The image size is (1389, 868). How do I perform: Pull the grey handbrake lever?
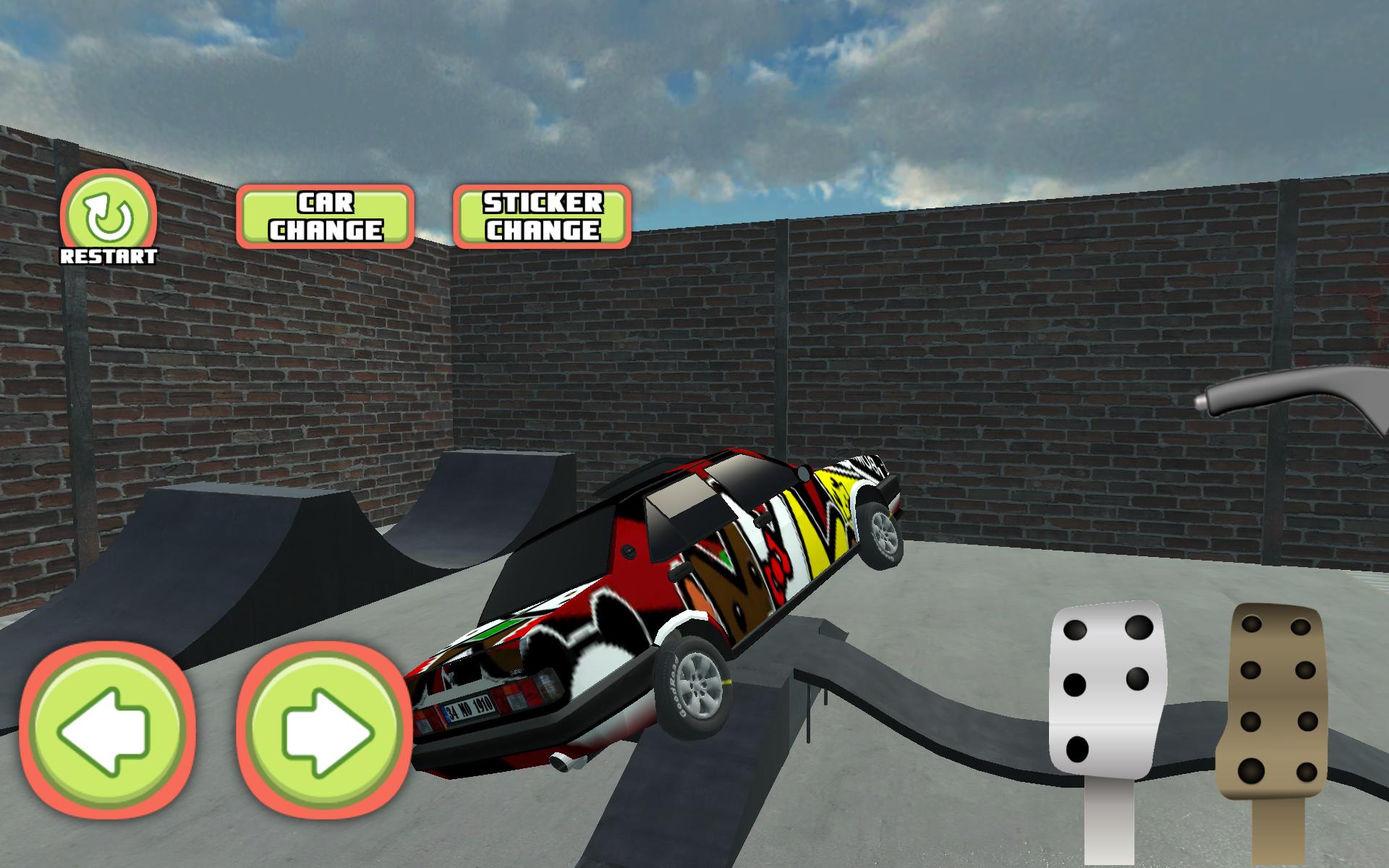[x=1295, y=396]
